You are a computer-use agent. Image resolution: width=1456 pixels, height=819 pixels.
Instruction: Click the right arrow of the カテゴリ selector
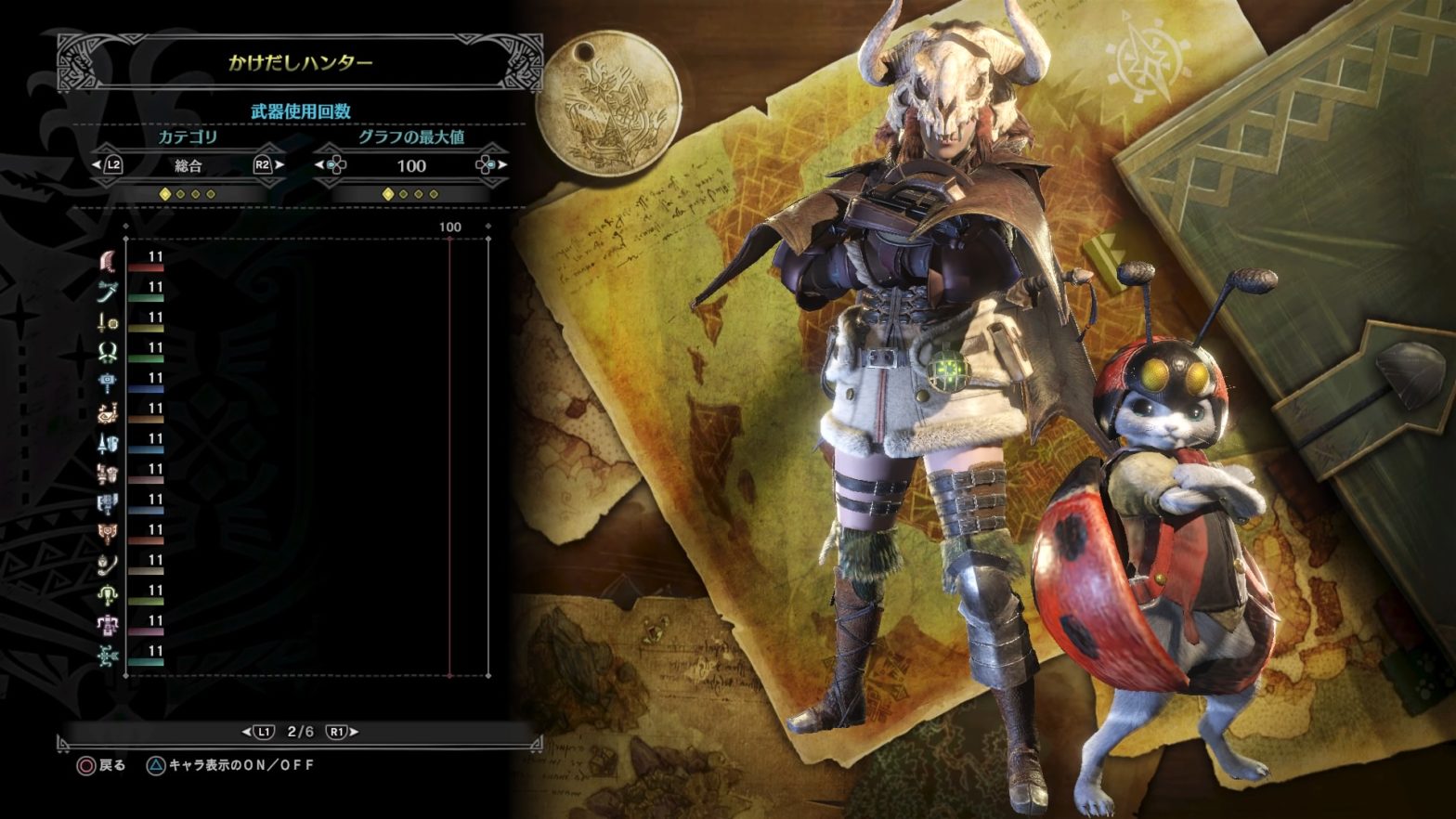279,165
